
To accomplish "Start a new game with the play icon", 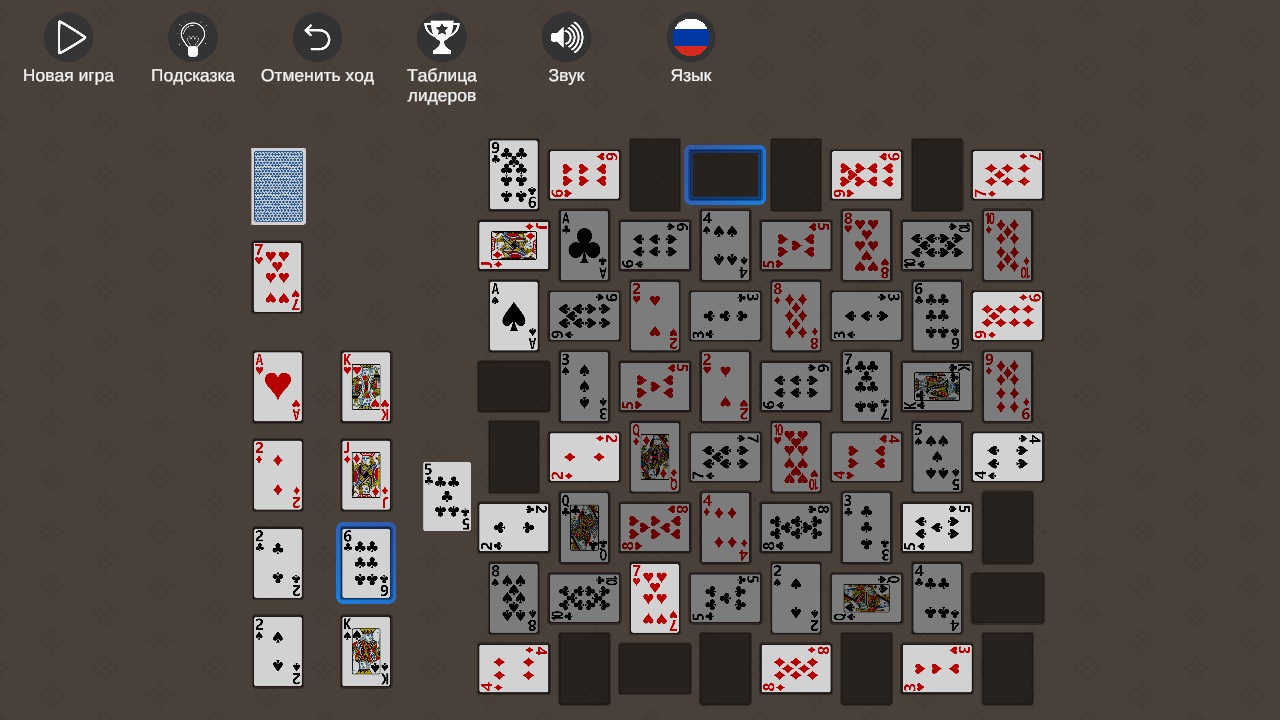I will [68, 38].
